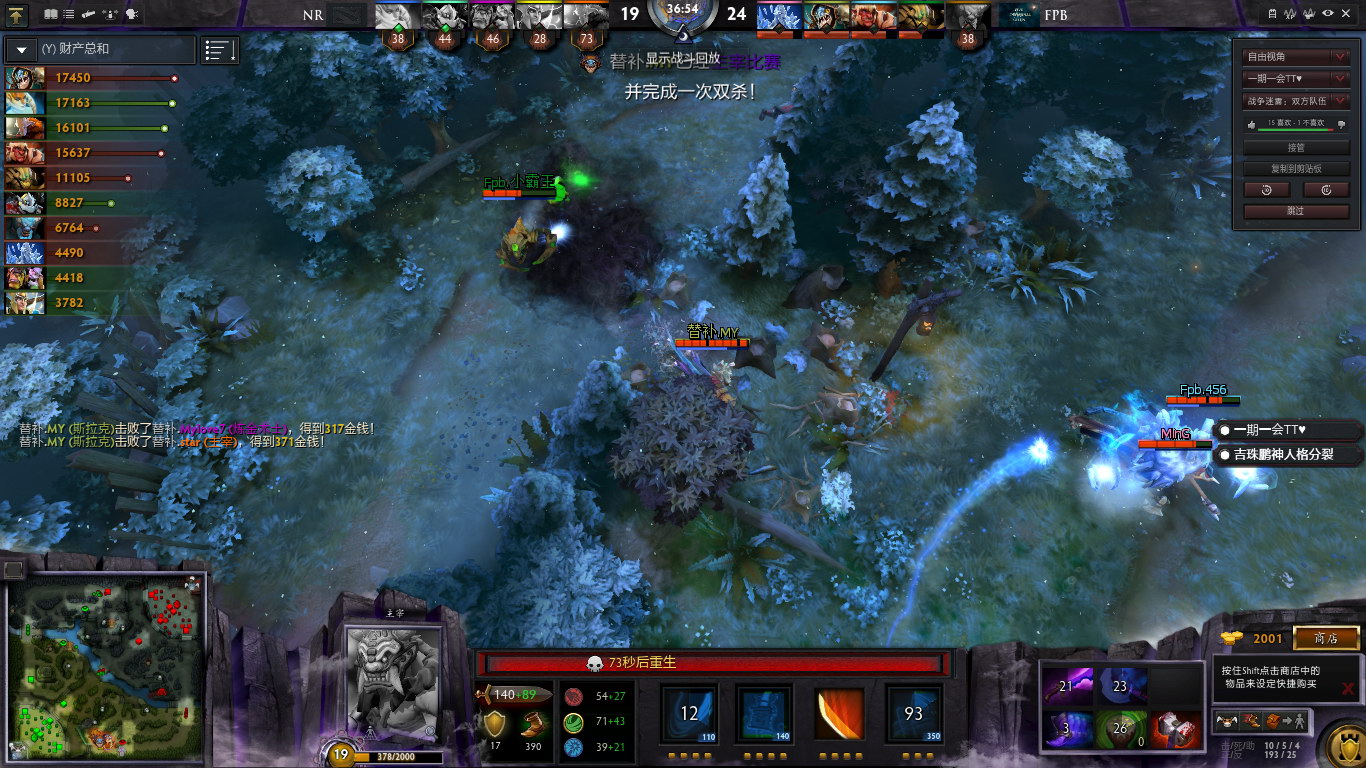Open the 商店 shop button

click(1326, 638)
